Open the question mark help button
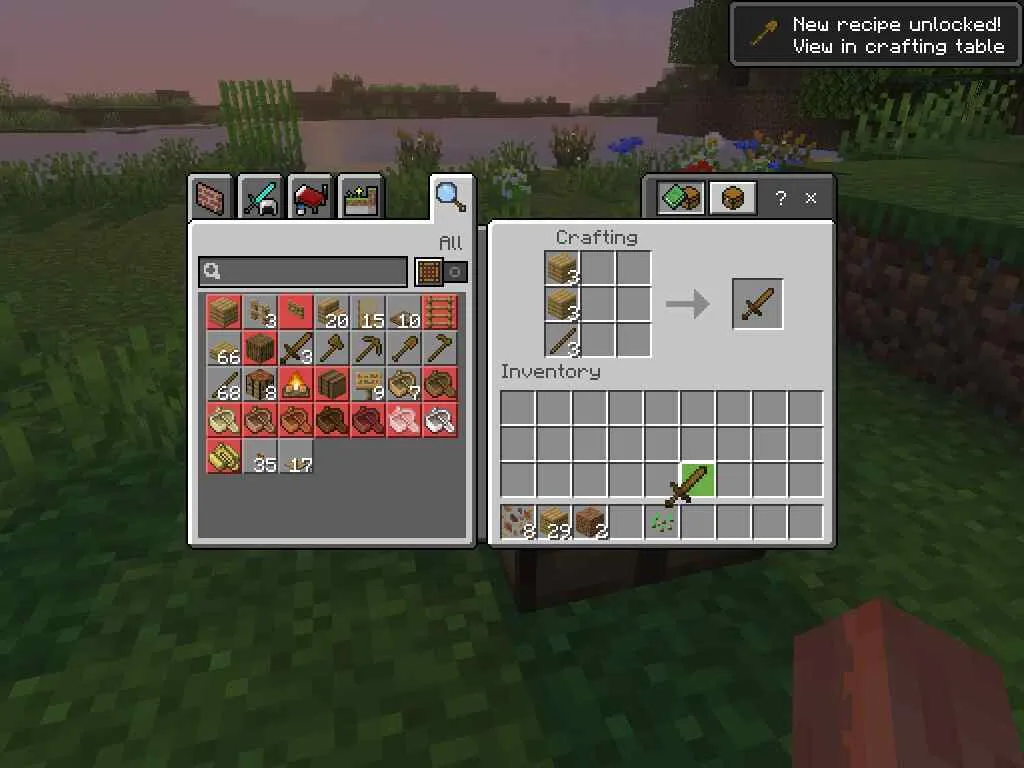Screen dimensions: 1024x768 click(x=781, y=198)
